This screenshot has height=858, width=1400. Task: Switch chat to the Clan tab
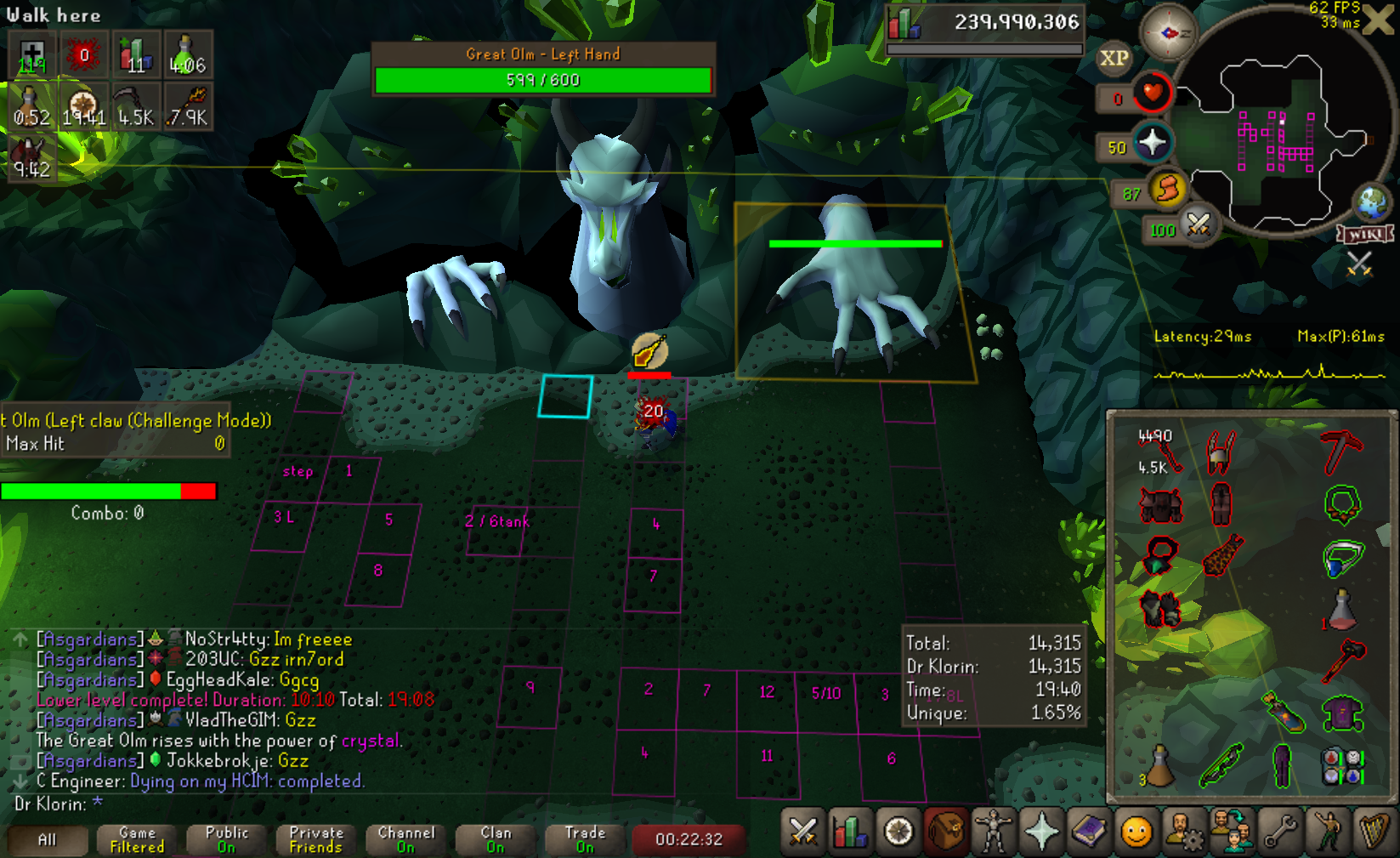tap(496, 839)
